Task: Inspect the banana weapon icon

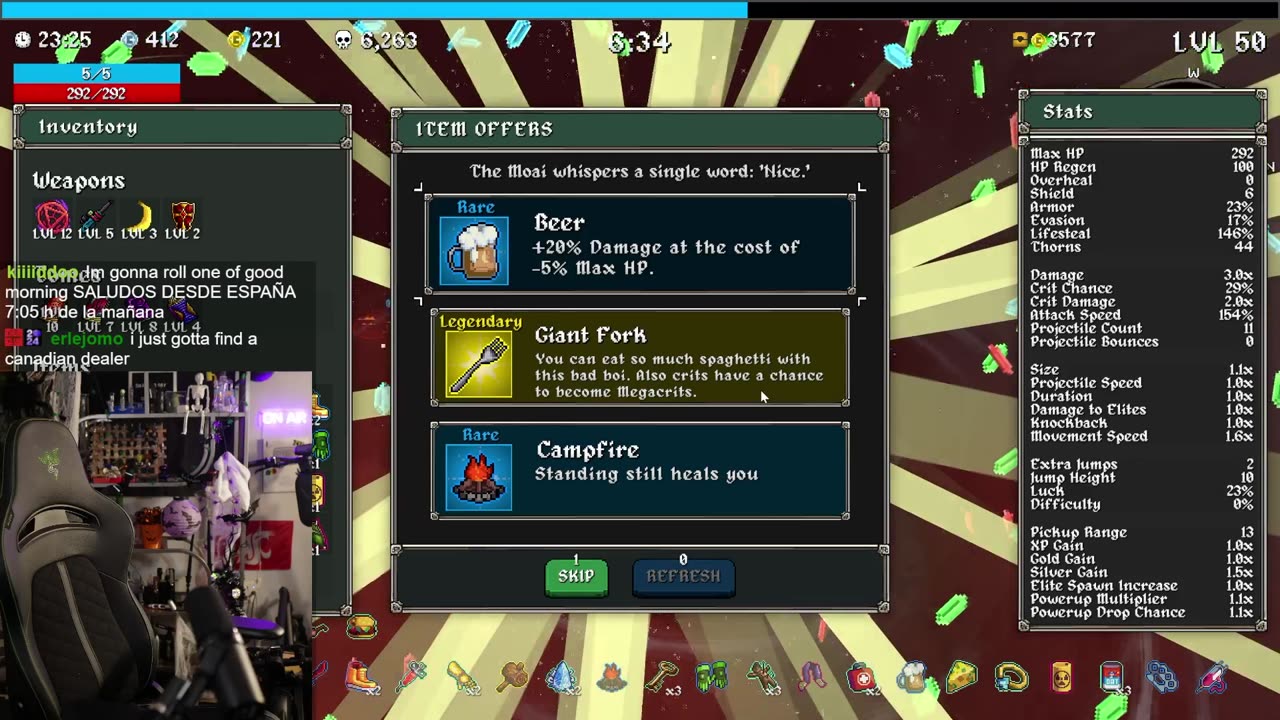Action: pyautogui.click(x=141, y=216)
